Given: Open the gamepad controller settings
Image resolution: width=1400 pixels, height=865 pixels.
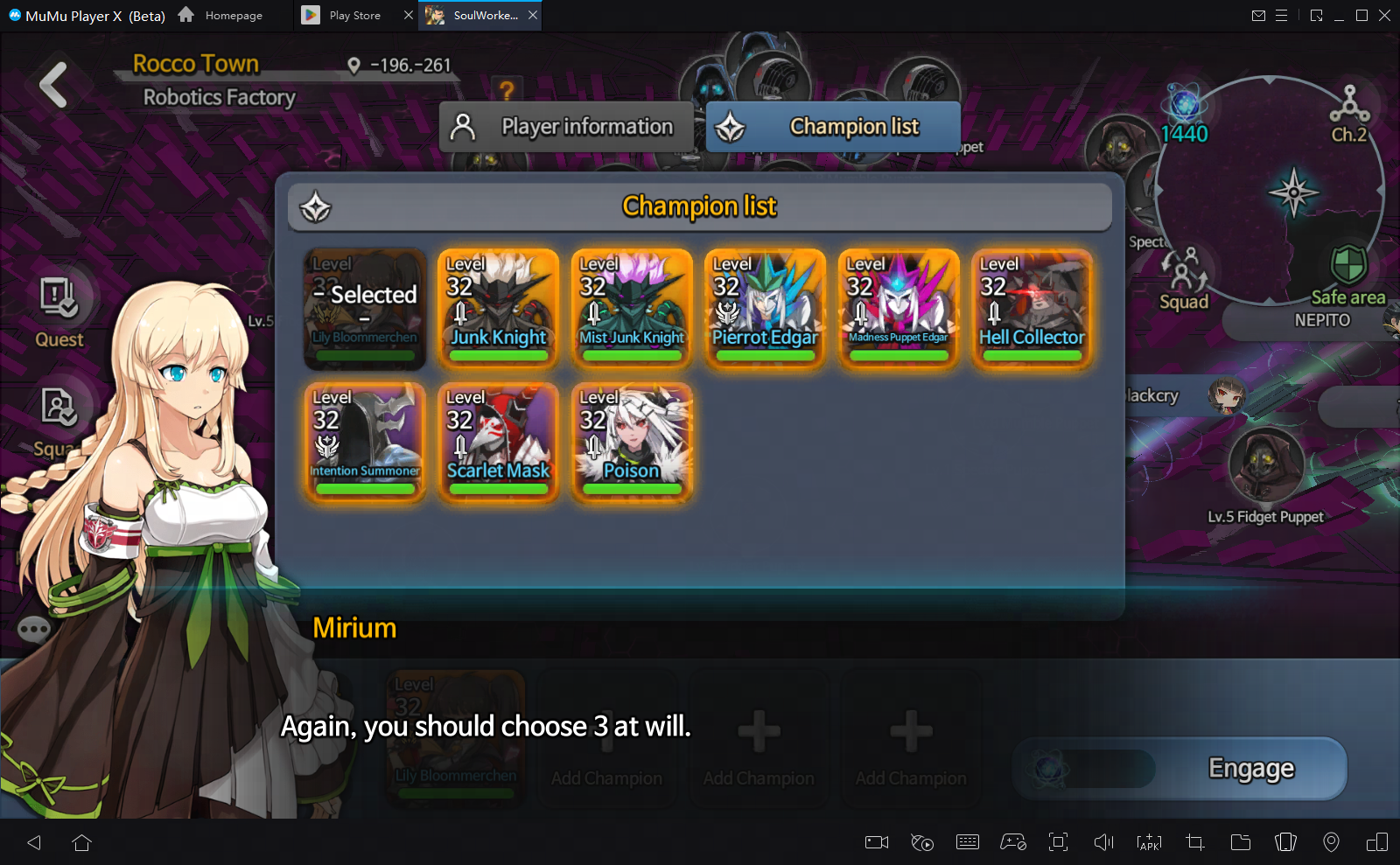Looking at the screenshot, I should coord(1013,842).
